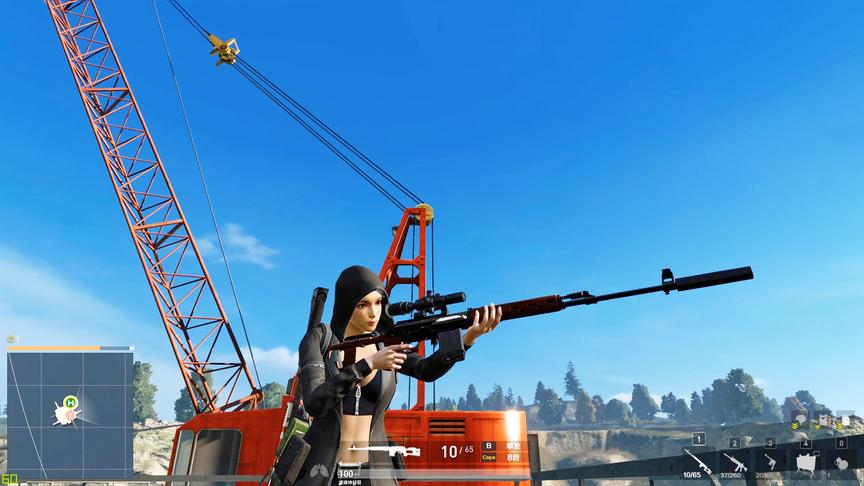
Task: Select the slot 4 item icon
Action: click(x=805, y=462)
